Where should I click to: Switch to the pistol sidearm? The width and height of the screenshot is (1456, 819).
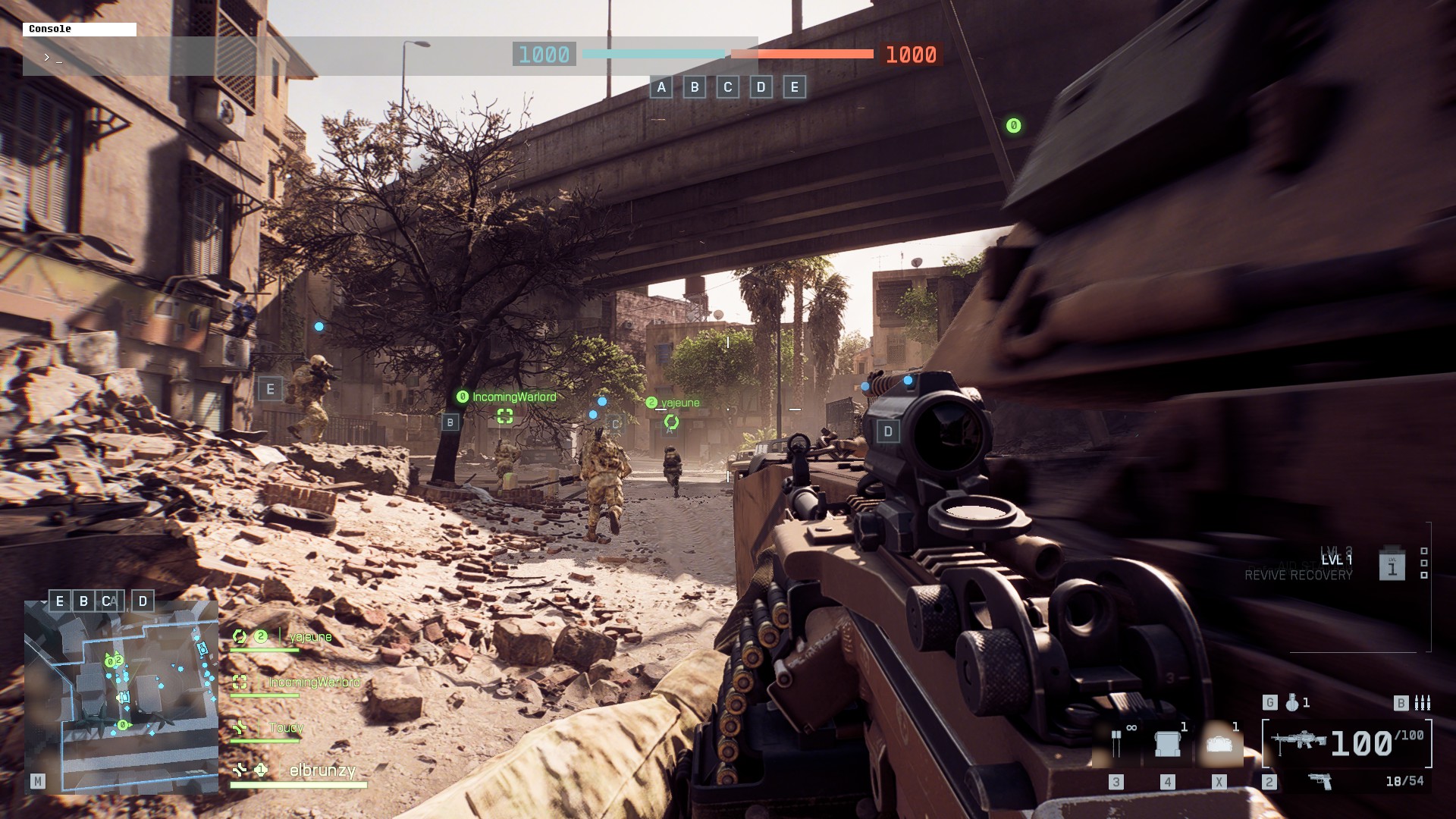point(1320,781)
